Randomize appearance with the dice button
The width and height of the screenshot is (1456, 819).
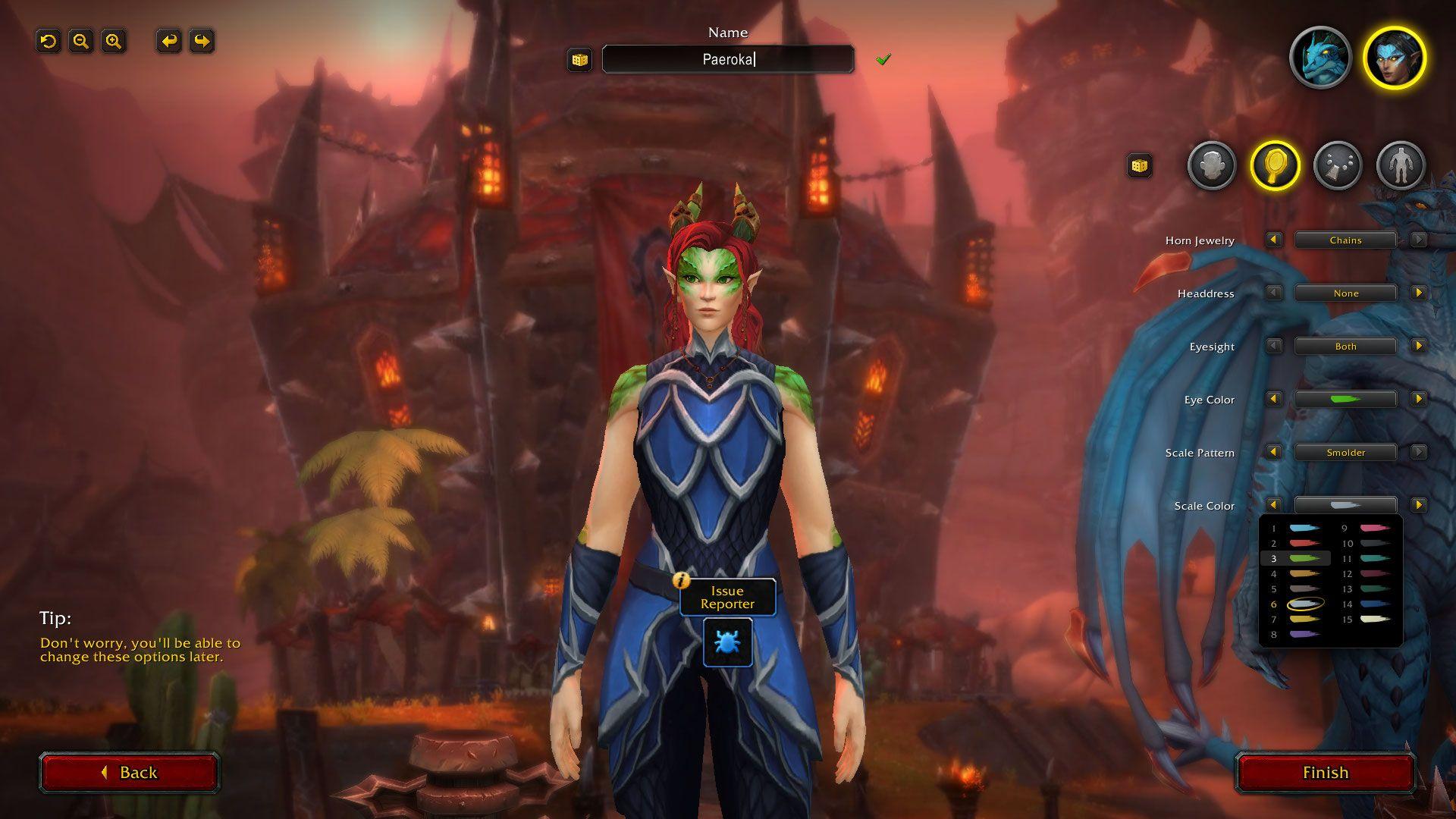(1139, 165)
